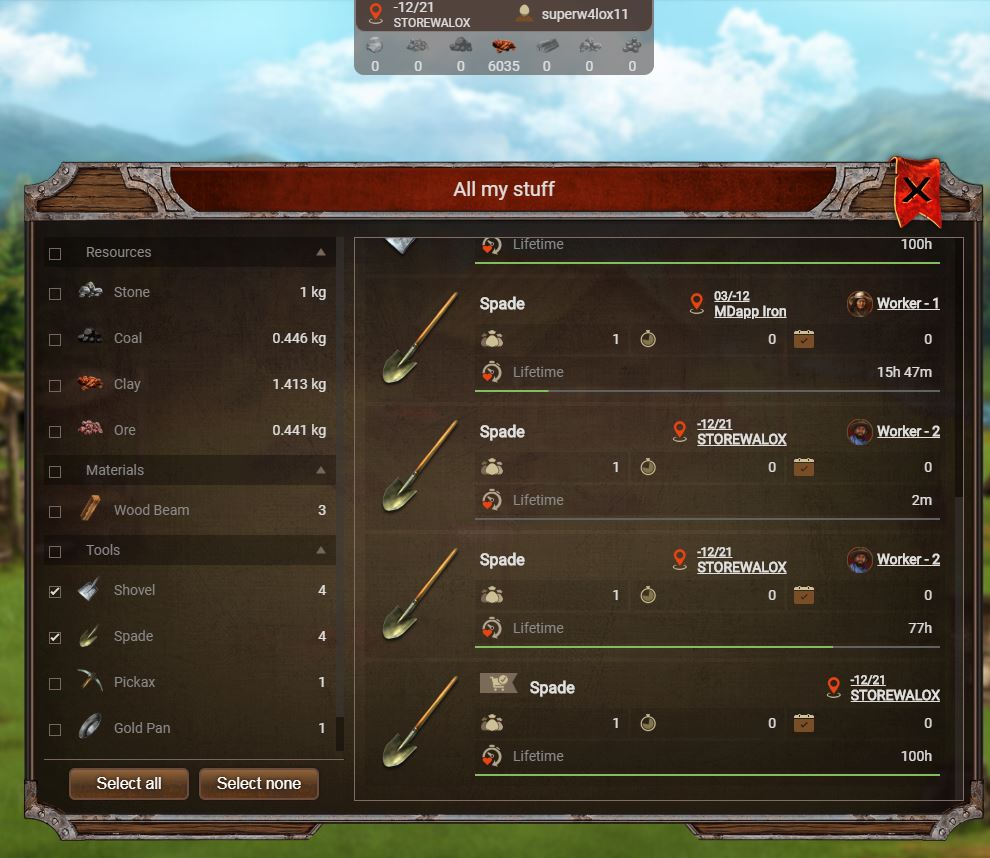Click the Select none button

(258, 784)
